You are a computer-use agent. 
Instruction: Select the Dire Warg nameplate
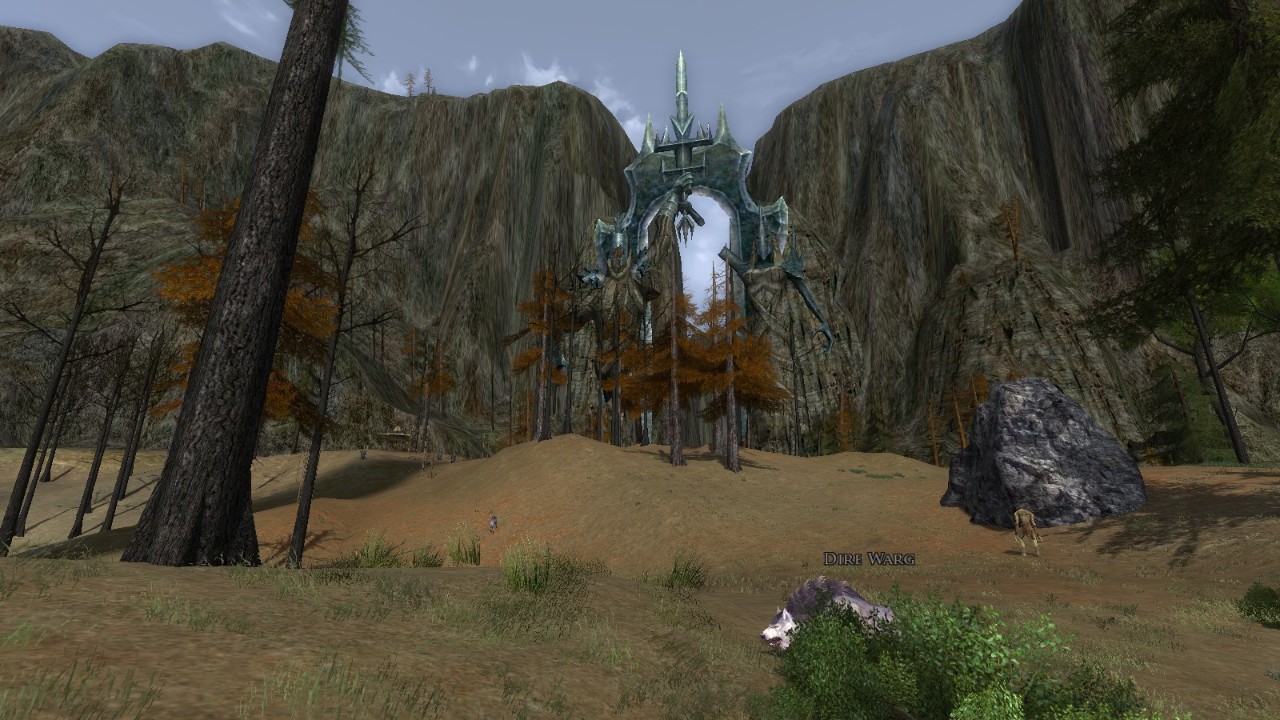click(x=869, y=559)
